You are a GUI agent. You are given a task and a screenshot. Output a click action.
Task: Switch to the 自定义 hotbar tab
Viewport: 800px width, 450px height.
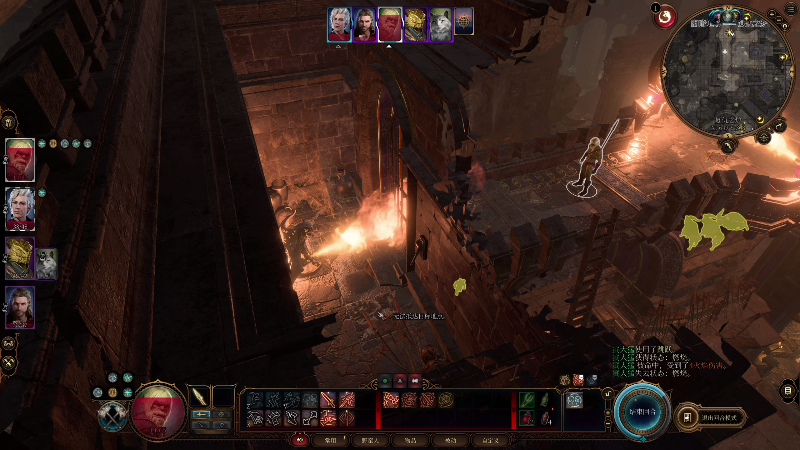pyautogui.click(x=489, y=440)
